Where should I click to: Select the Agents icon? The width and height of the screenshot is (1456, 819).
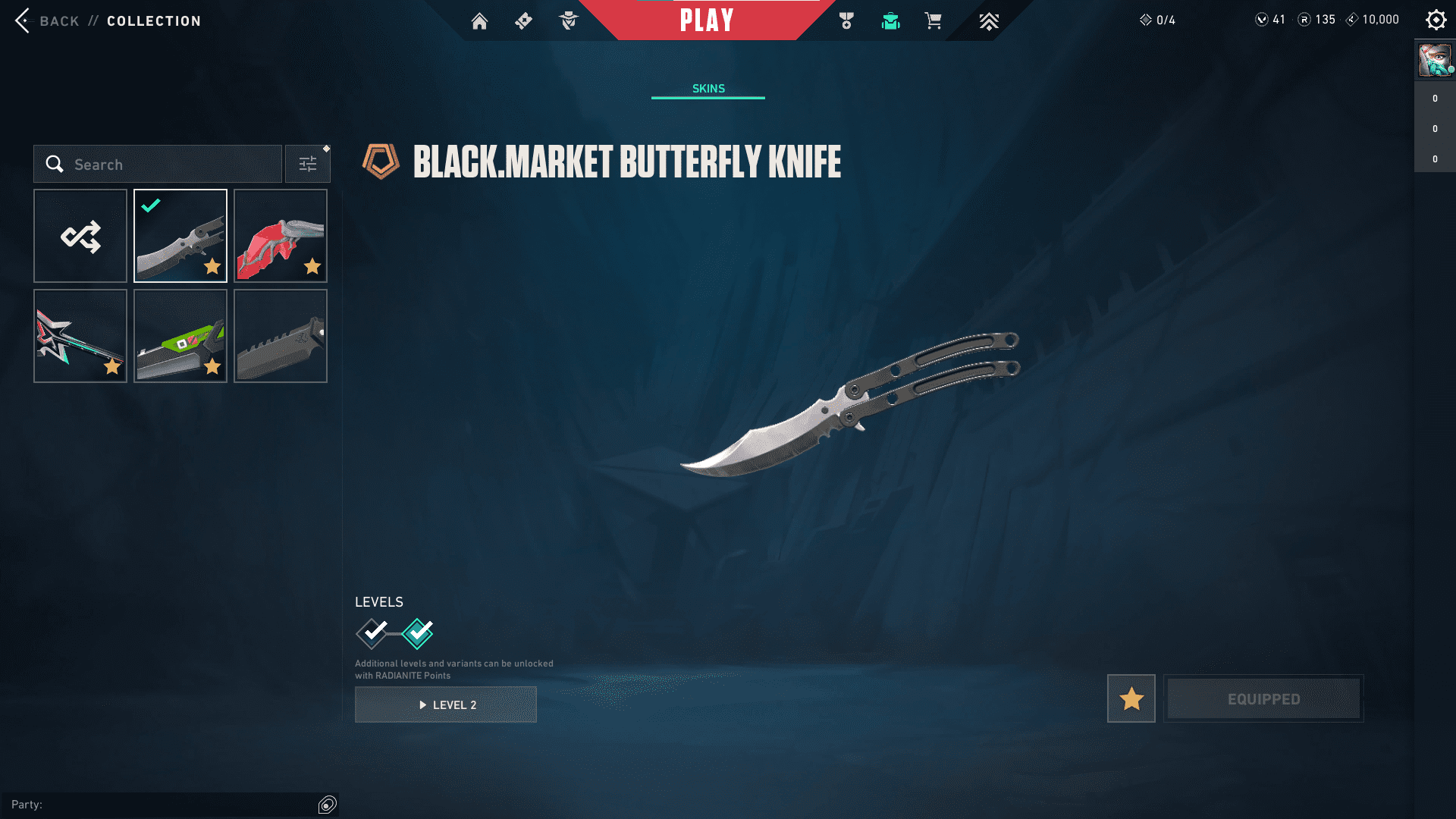tap(567, 20)
